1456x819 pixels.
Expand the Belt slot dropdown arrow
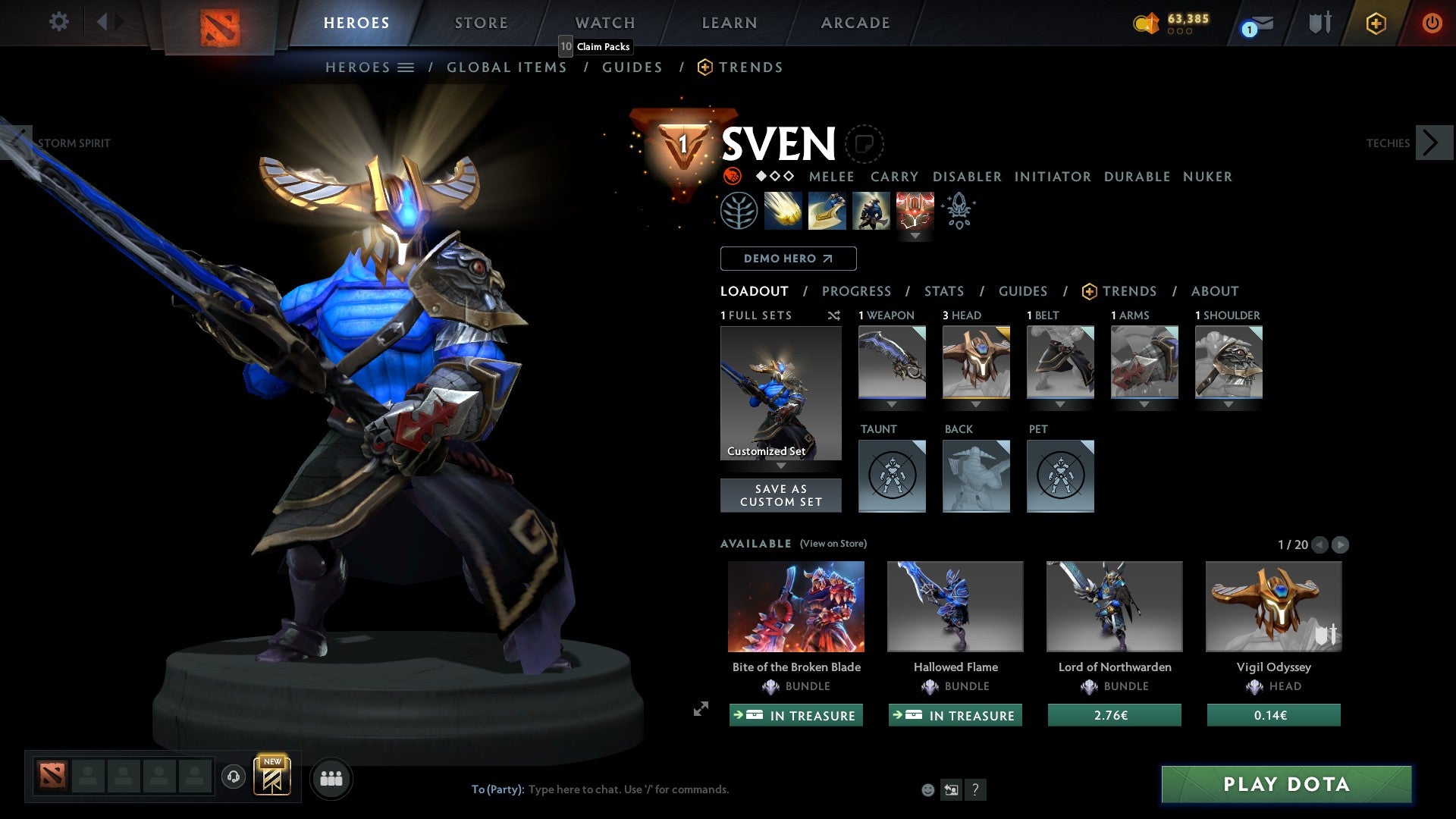[x=1059, y=404]
